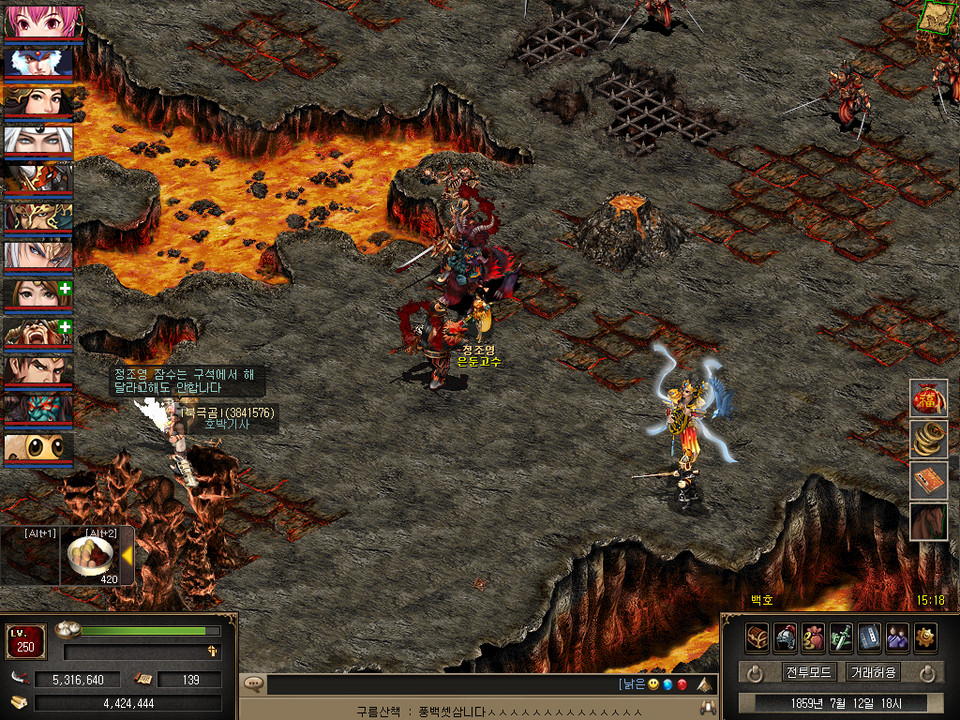Open the two-people community icon

pyautogui.click(x=897, y=637)
